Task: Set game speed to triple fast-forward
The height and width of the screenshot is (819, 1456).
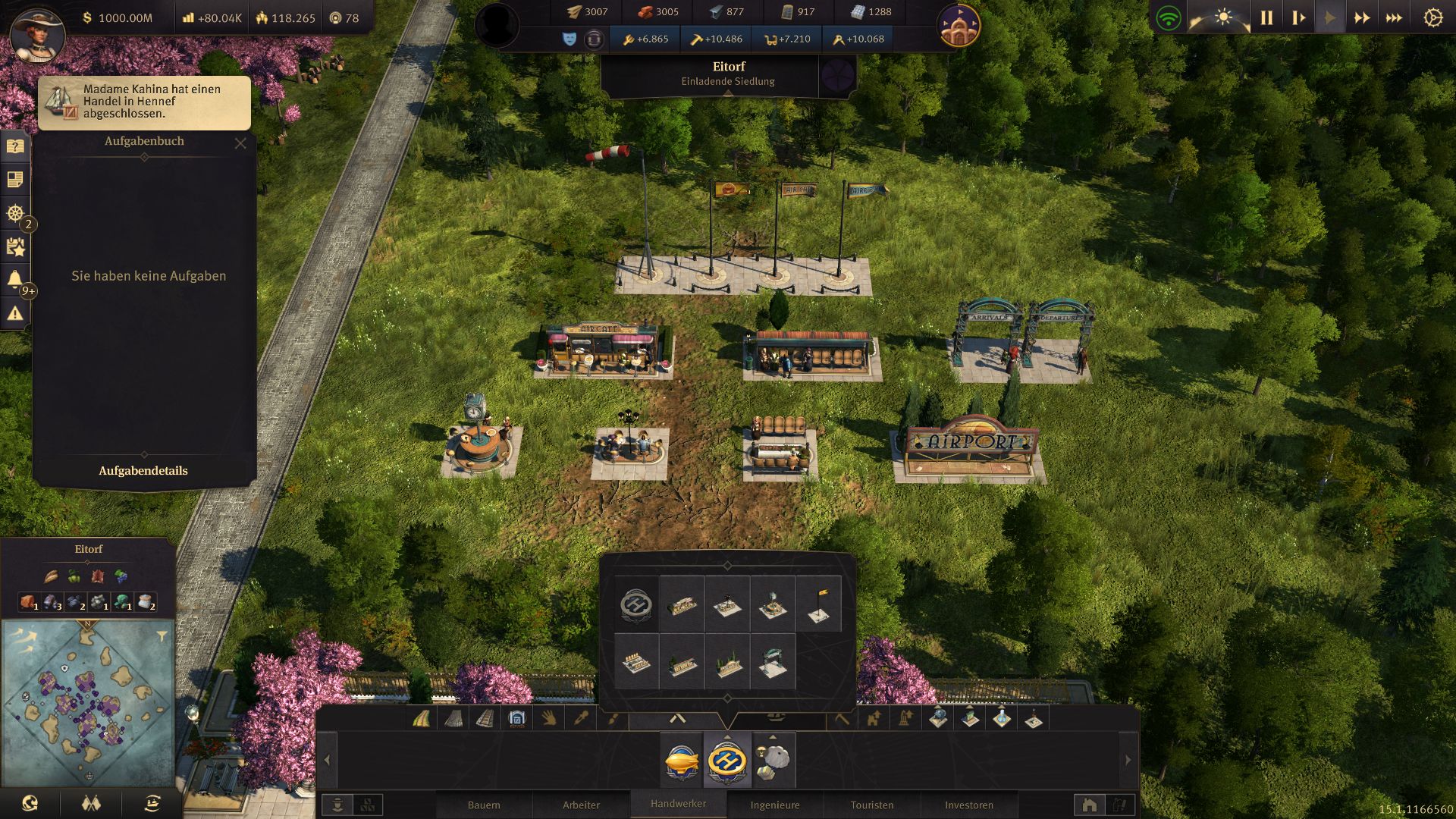Action: coord(1394,17)
